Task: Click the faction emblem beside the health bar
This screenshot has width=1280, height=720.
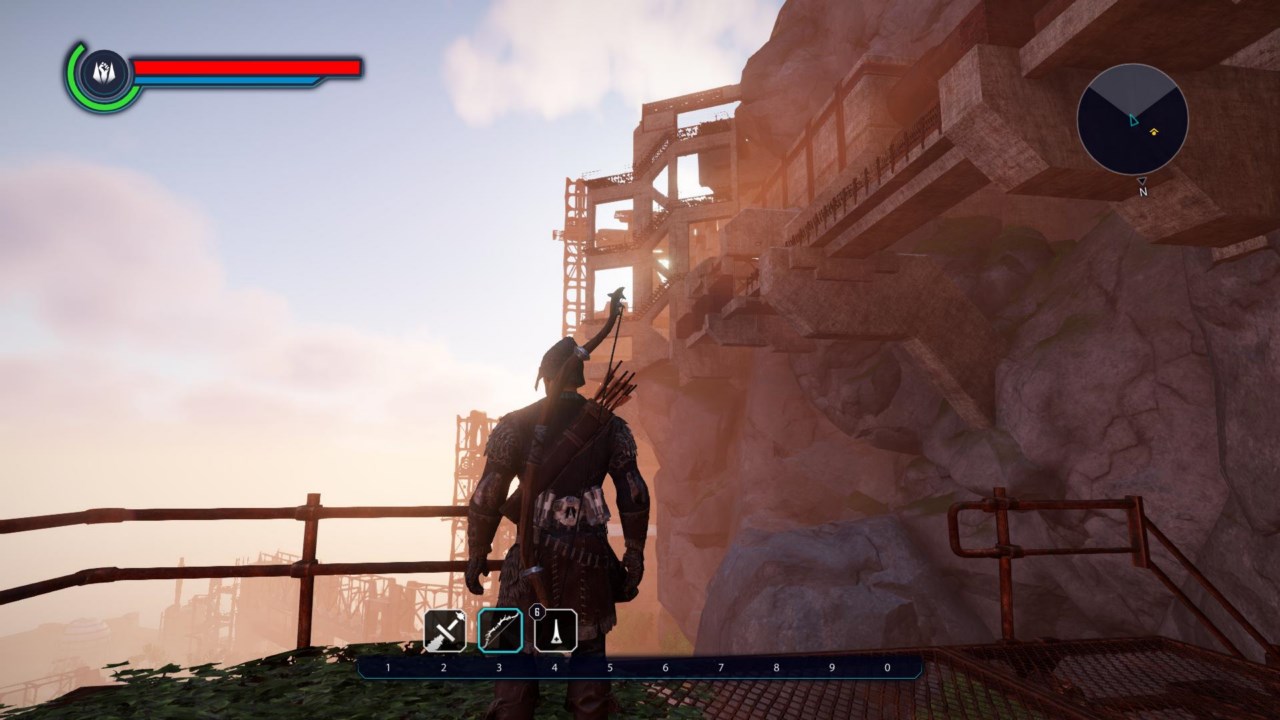Action: click(x=104, y=73)
